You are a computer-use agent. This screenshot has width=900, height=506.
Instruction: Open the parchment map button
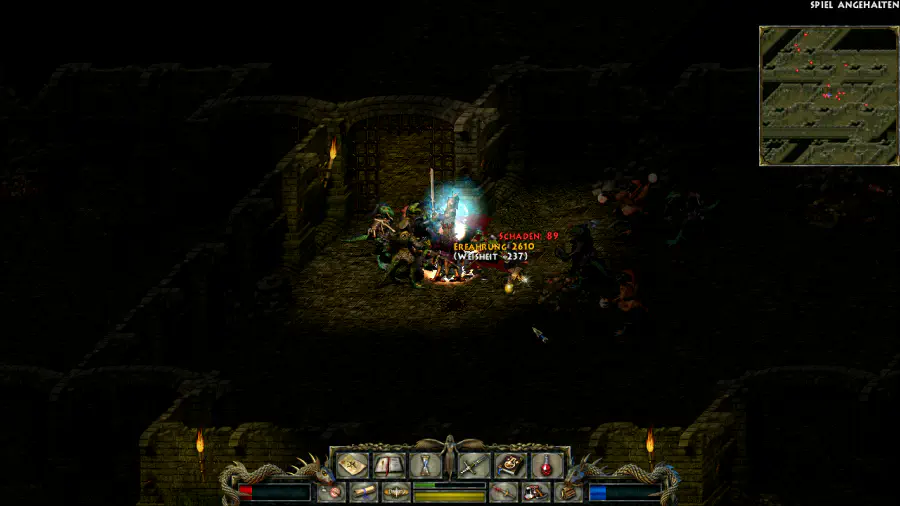pyautogui.click(x=351, y=464)
